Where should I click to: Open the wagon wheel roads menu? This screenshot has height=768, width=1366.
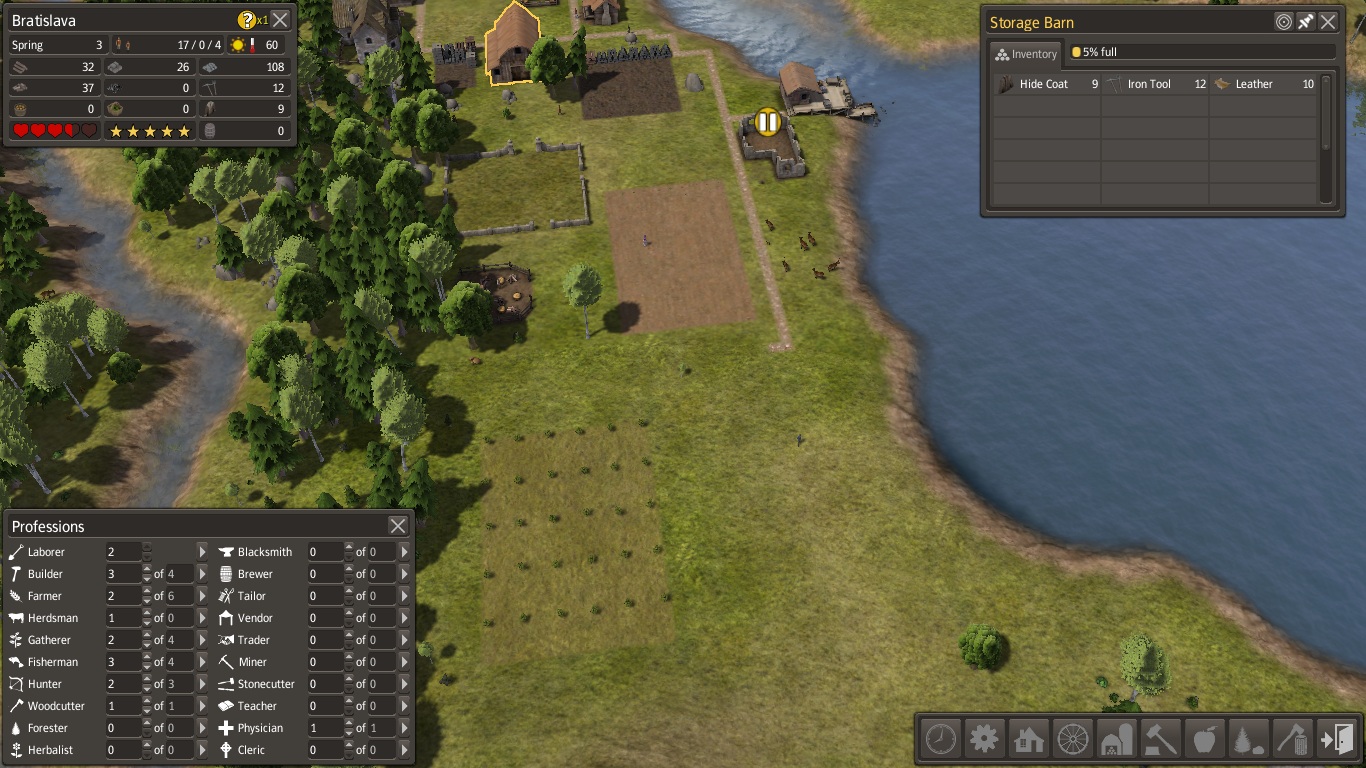[x=1073, y=739]
